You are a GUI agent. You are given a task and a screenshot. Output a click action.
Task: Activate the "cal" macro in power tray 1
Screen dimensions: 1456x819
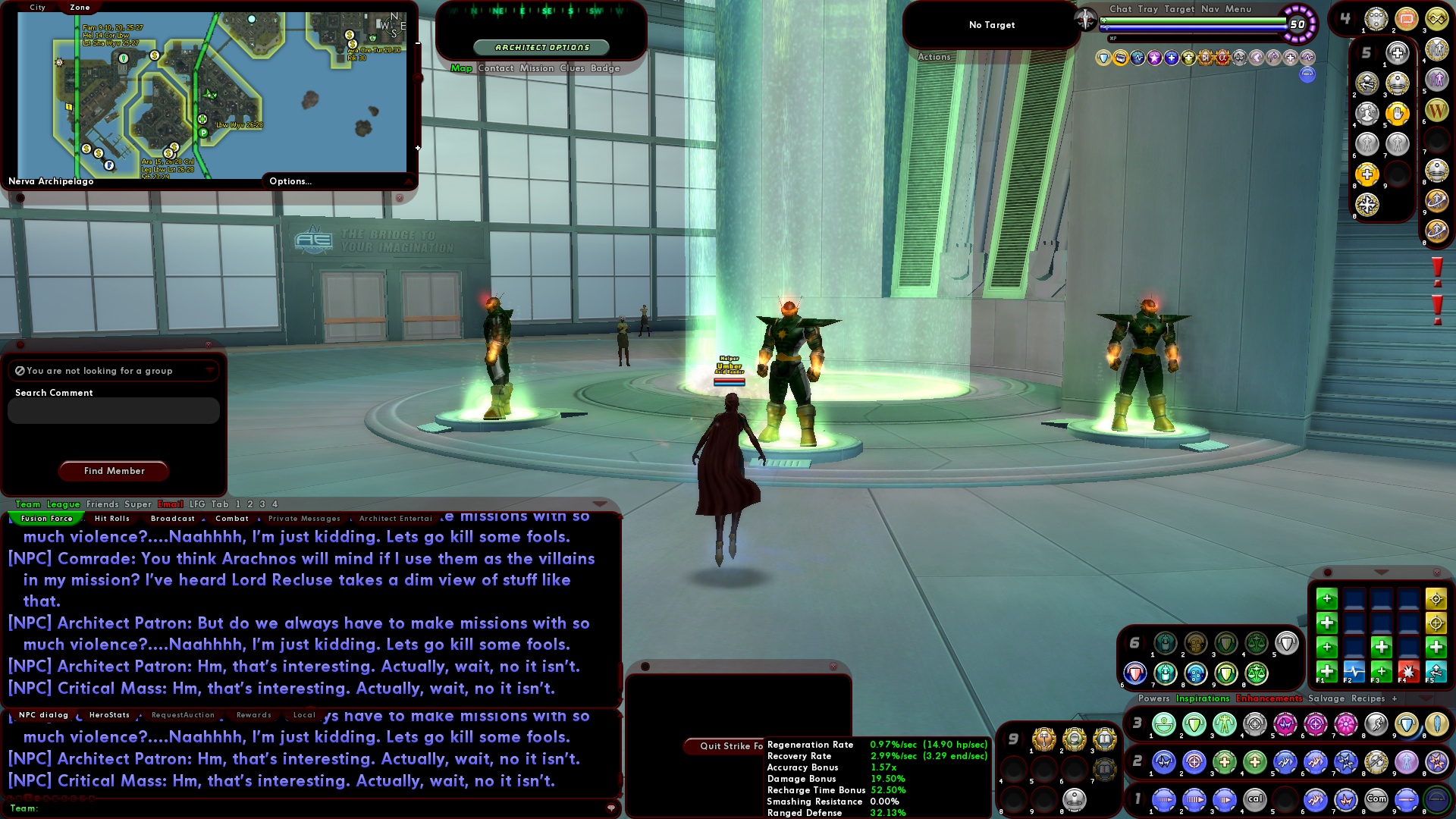click(1256, 799)
